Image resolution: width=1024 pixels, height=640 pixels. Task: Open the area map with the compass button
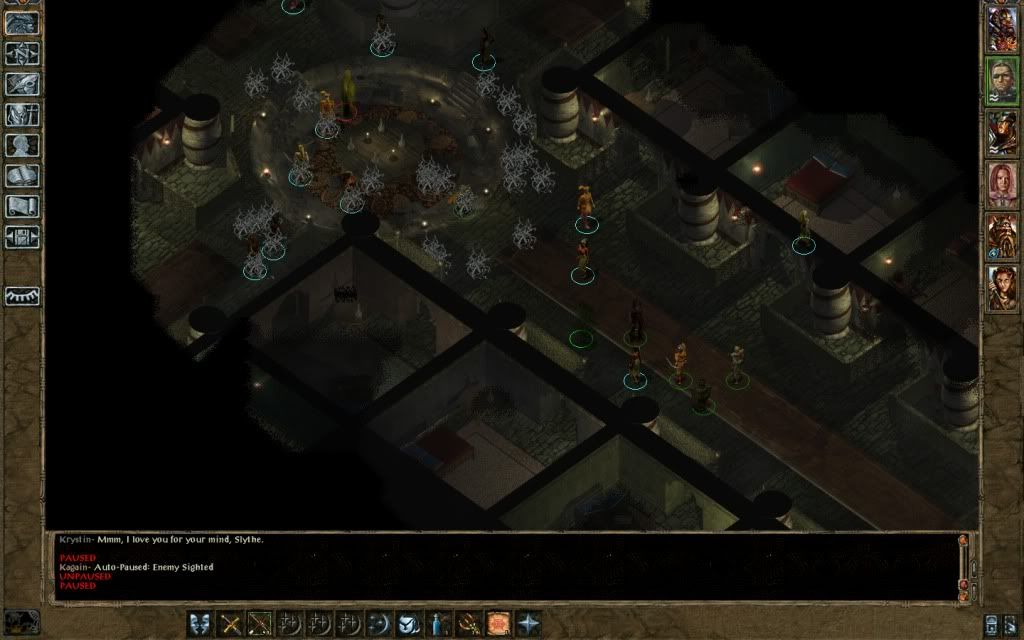click(x=22, y=54)
